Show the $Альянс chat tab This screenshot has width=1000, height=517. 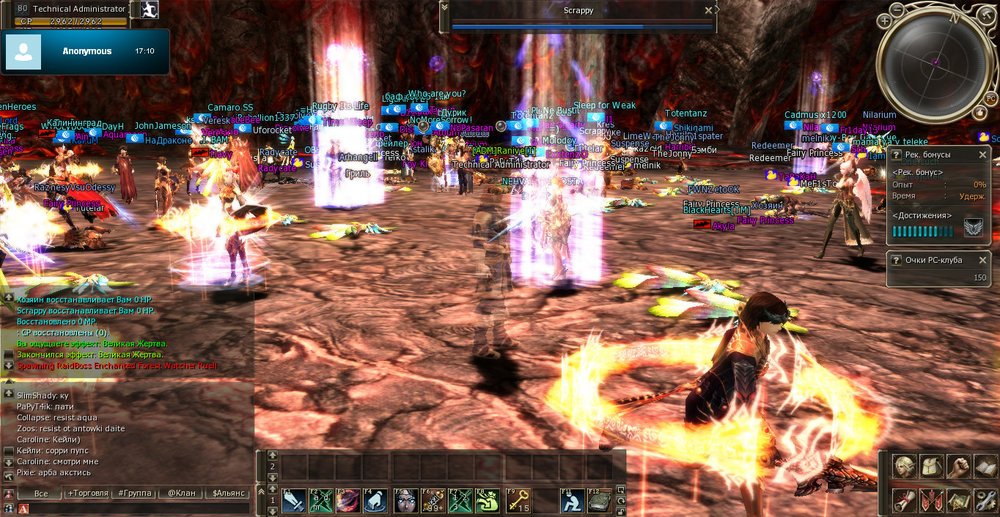pyautogui.click(x=227, y=494)
